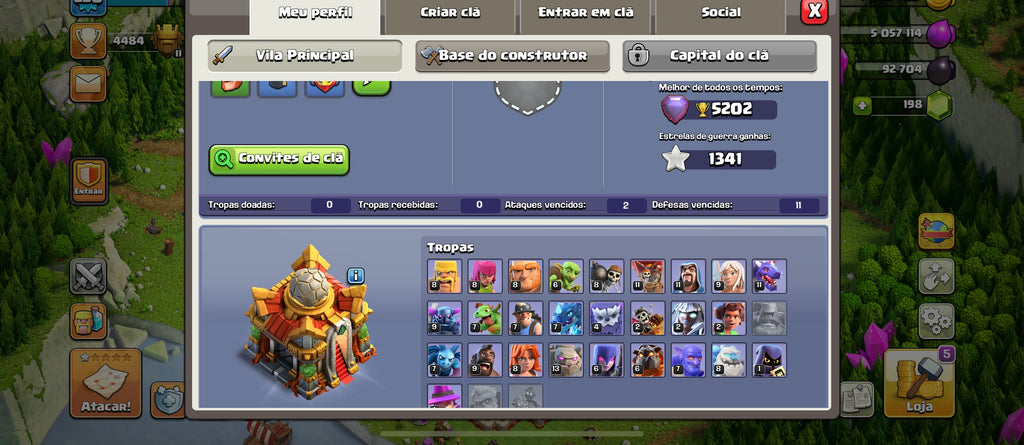The image size is (1024, 445).
Task: Switch to Base do construtor view
Action: click(512, 56)
